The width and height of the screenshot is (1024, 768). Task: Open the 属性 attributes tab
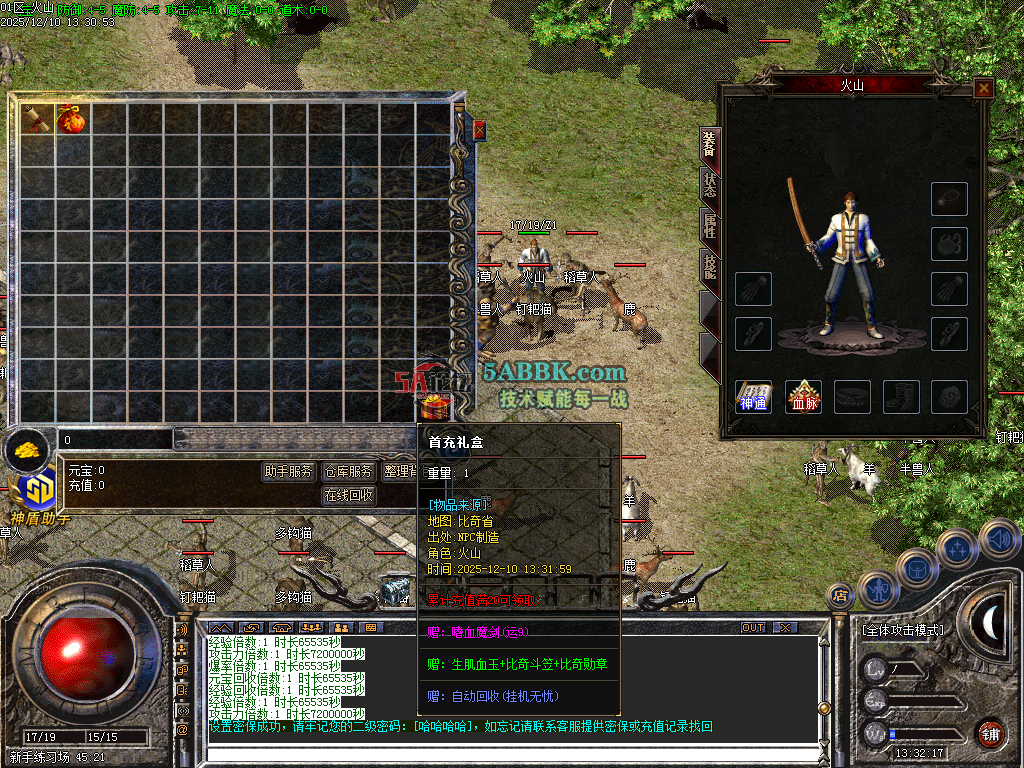pyautogui.click(x=709, y=226)
